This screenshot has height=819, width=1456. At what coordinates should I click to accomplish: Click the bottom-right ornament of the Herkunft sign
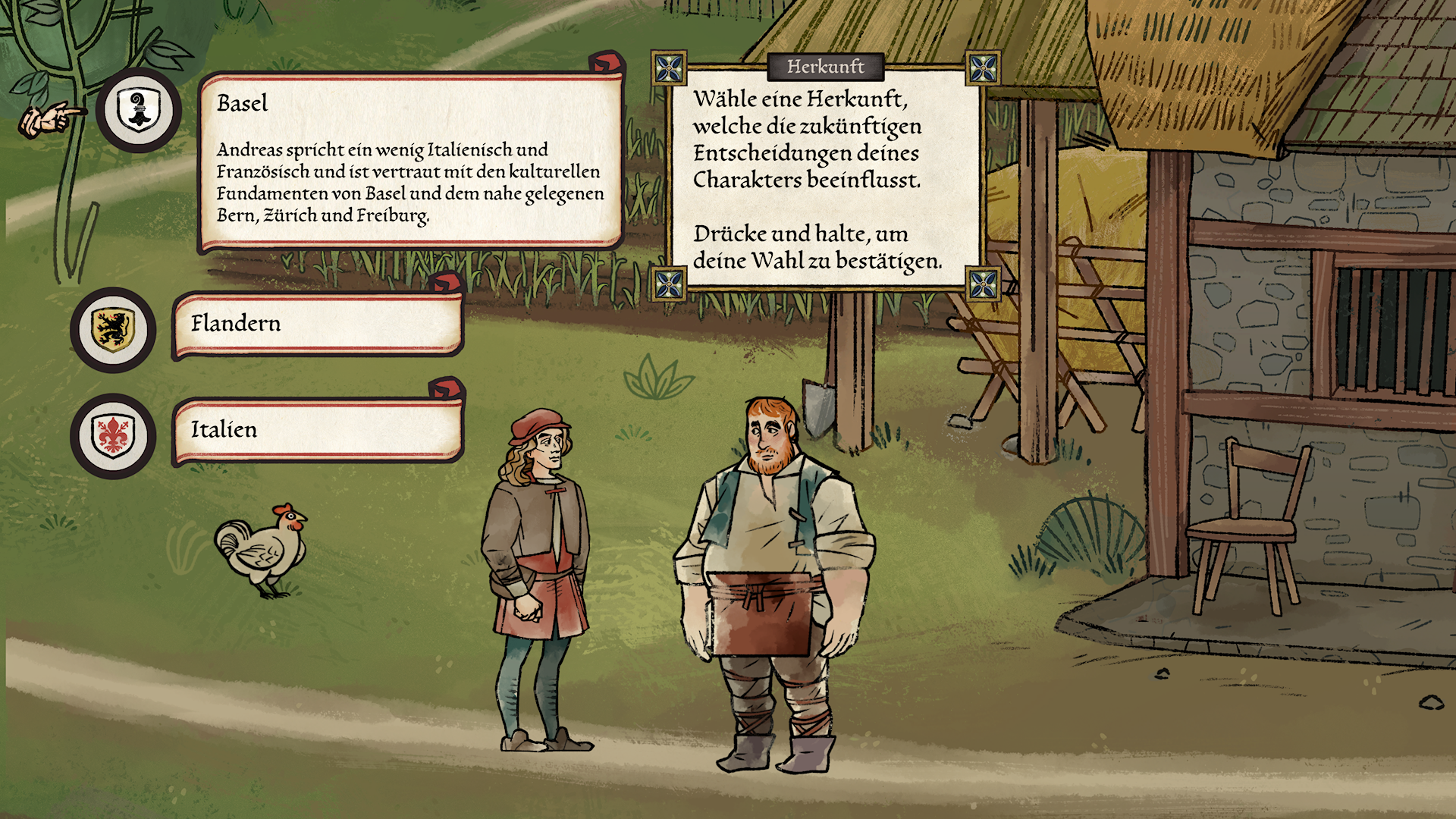click(982, 284)
